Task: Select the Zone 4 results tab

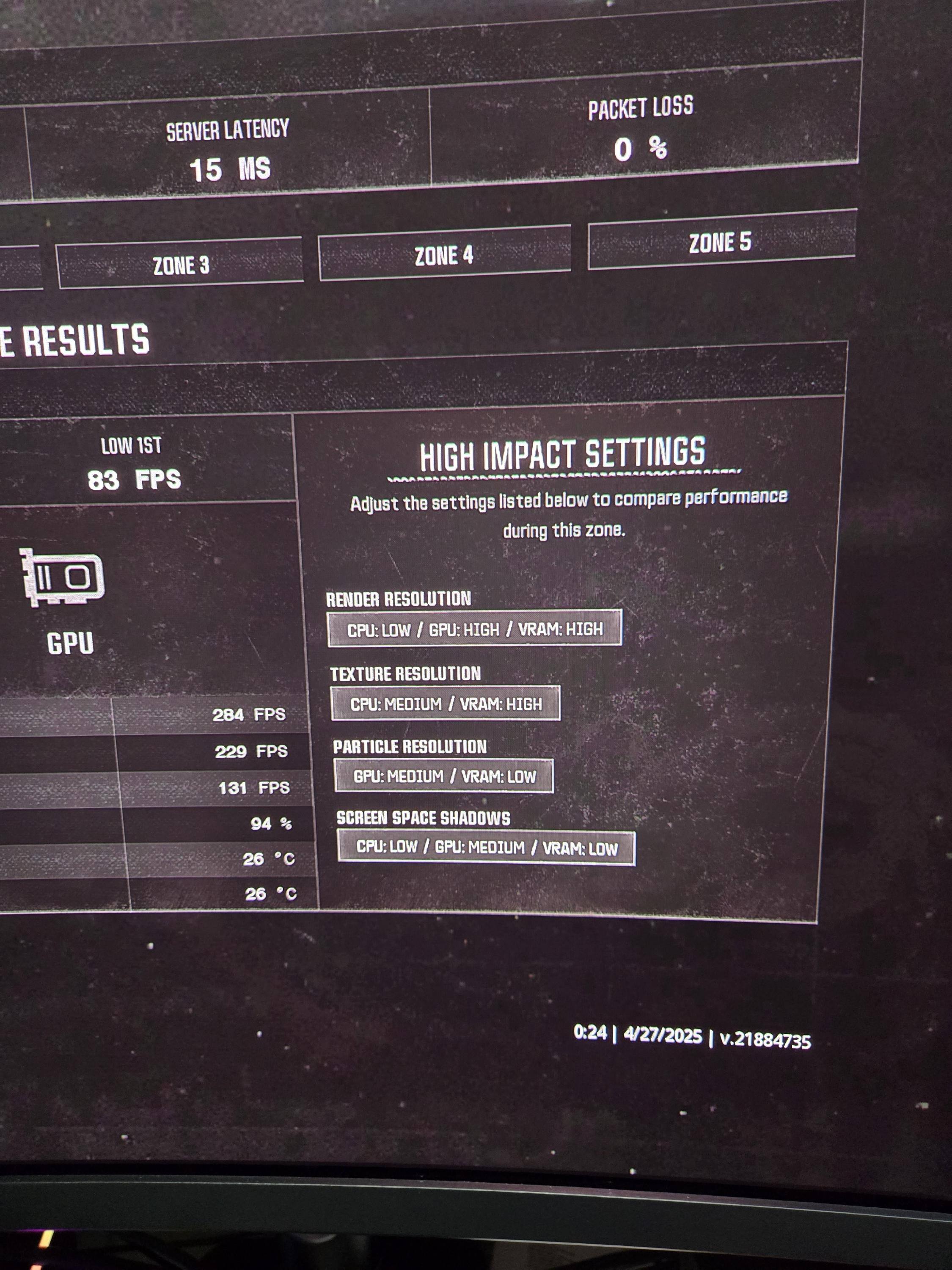Action: tap(444, 254)
